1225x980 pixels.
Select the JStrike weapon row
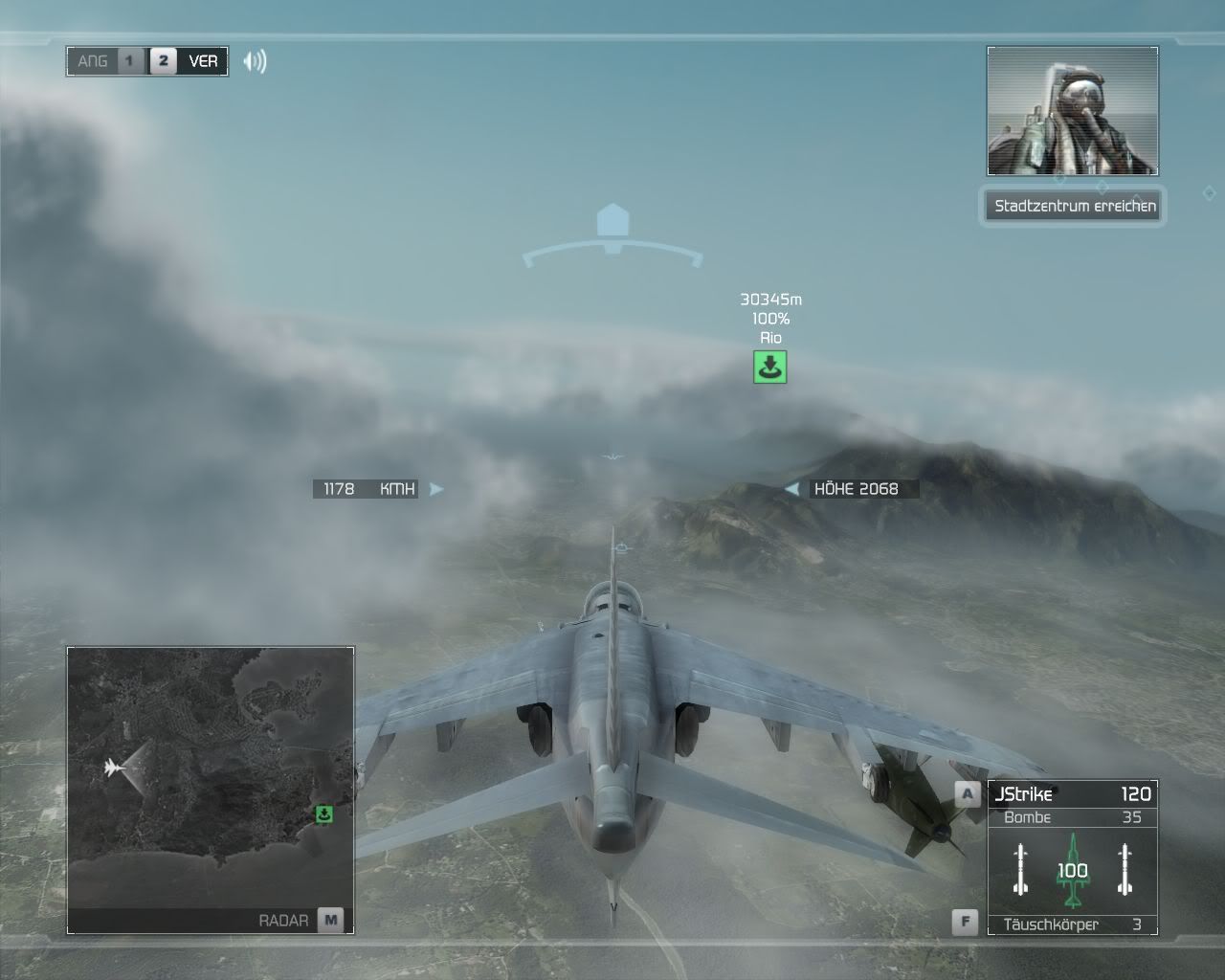tap(1072, 793)
